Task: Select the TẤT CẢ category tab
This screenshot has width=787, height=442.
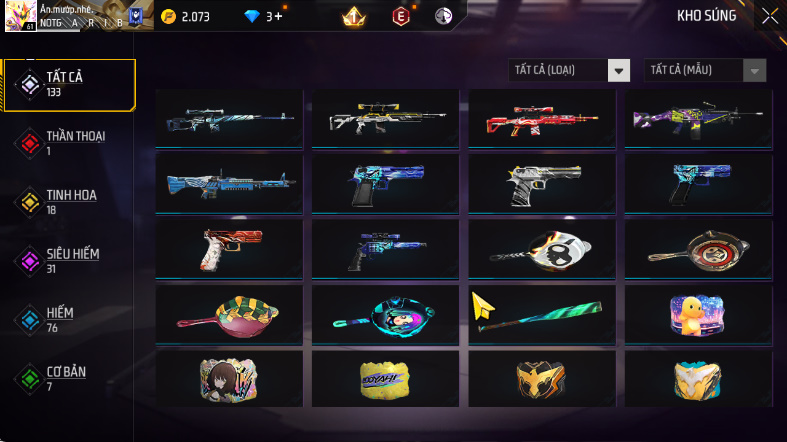Action: 70,84
